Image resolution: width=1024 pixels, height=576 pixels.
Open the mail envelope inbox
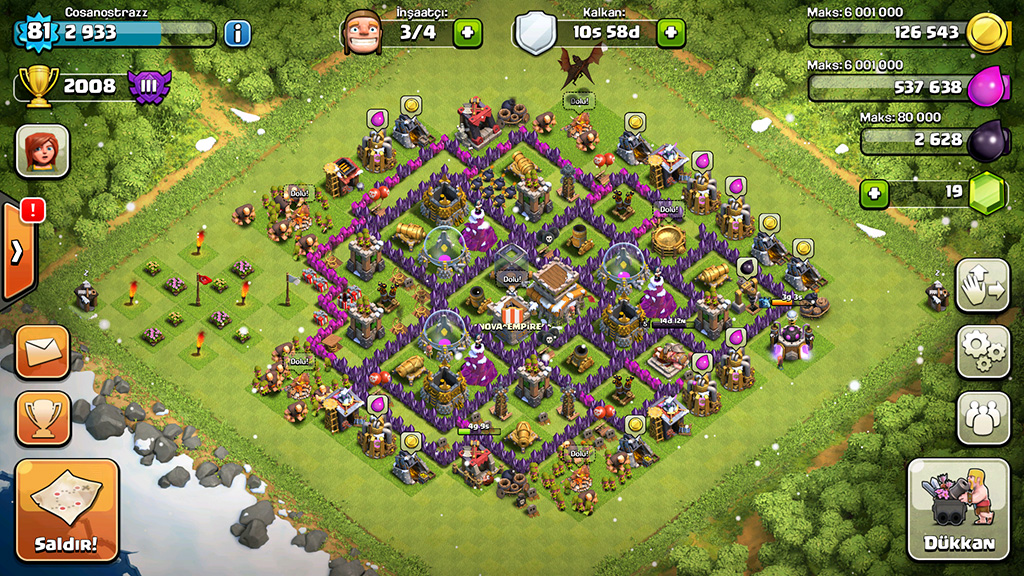point(43,352)
